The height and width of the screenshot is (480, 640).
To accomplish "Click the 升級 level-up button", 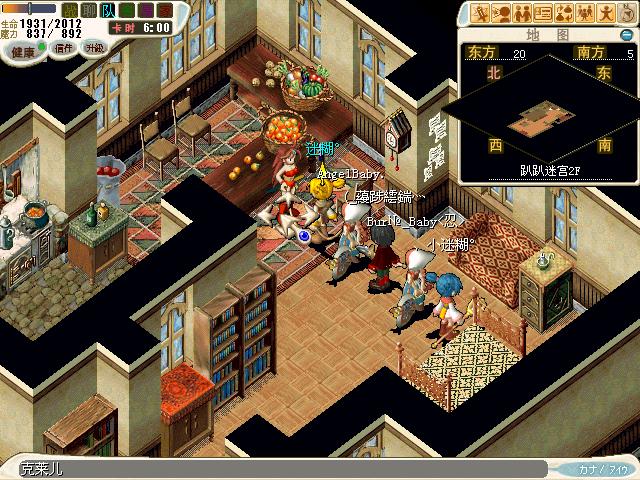I will click(x=93, y=47).
